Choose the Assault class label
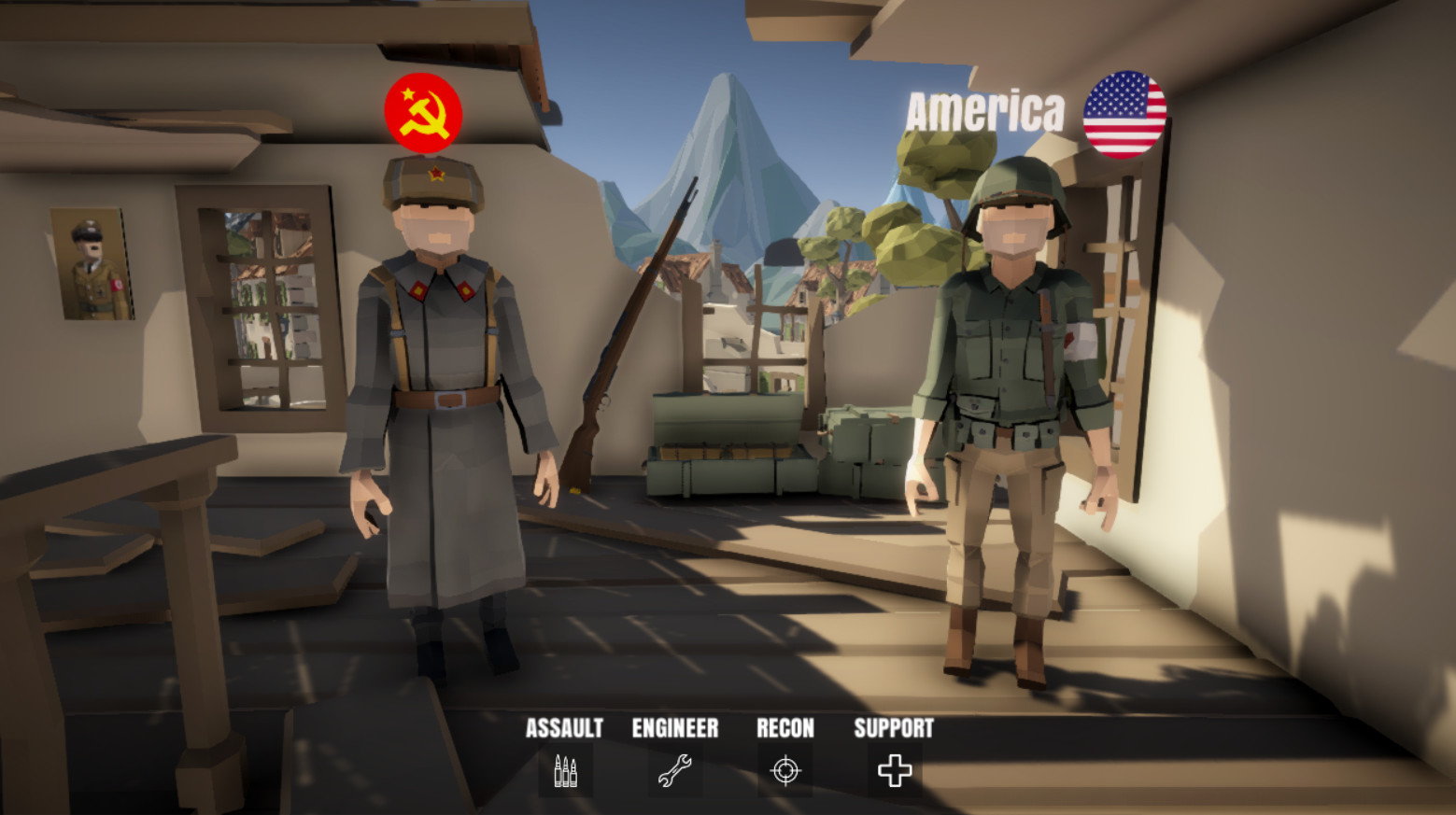 [x=564, y=729]
